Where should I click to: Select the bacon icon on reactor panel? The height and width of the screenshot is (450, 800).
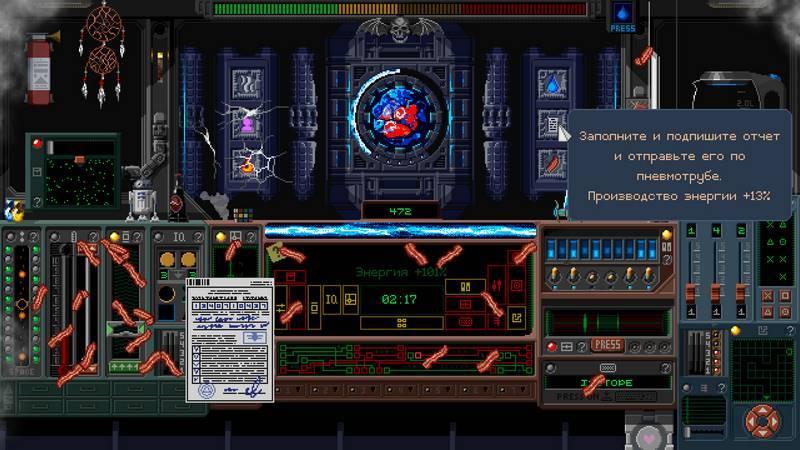pos(553,163)
